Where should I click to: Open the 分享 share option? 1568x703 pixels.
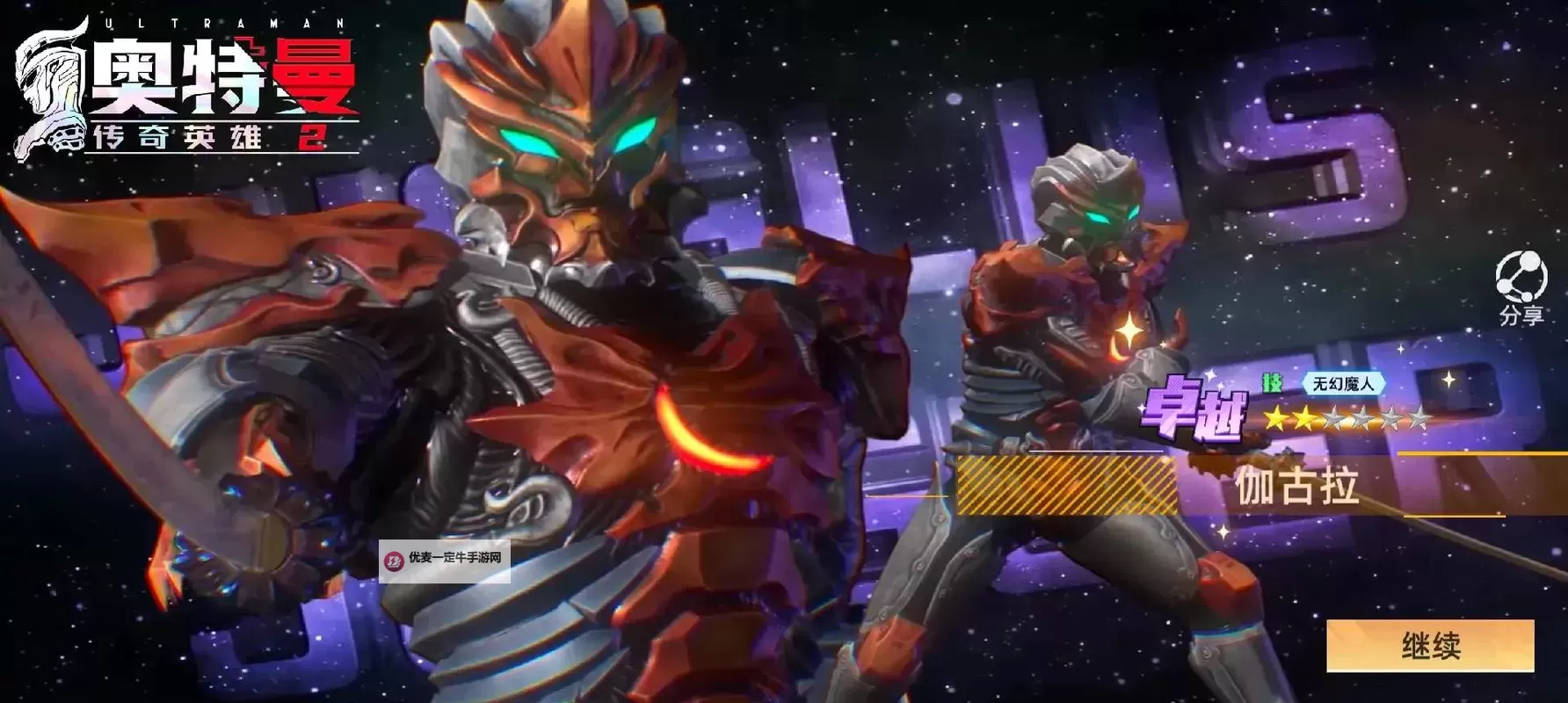1521,287
